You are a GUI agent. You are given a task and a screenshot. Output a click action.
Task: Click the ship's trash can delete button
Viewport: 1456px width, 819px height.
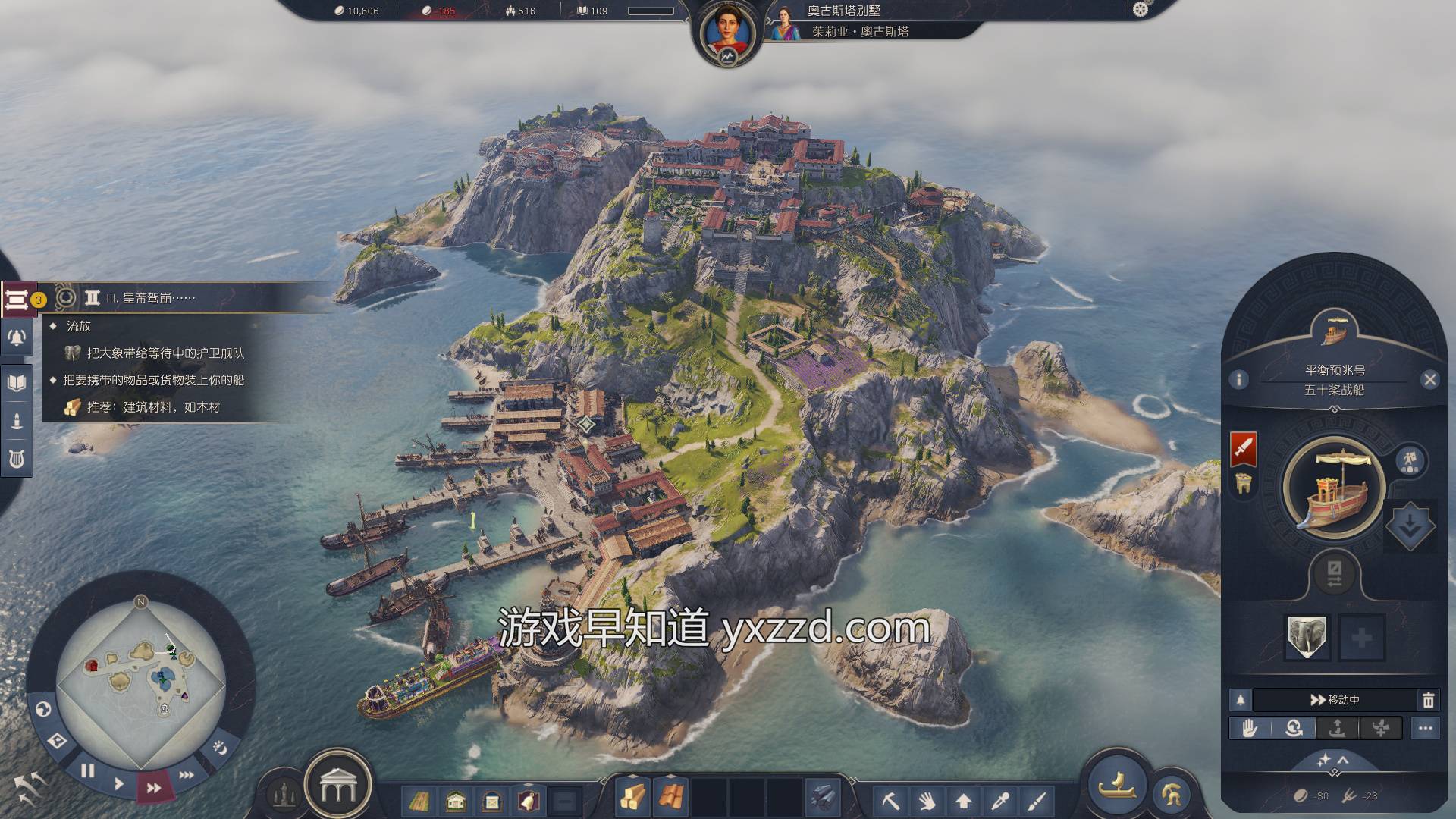coord(1428,700)
